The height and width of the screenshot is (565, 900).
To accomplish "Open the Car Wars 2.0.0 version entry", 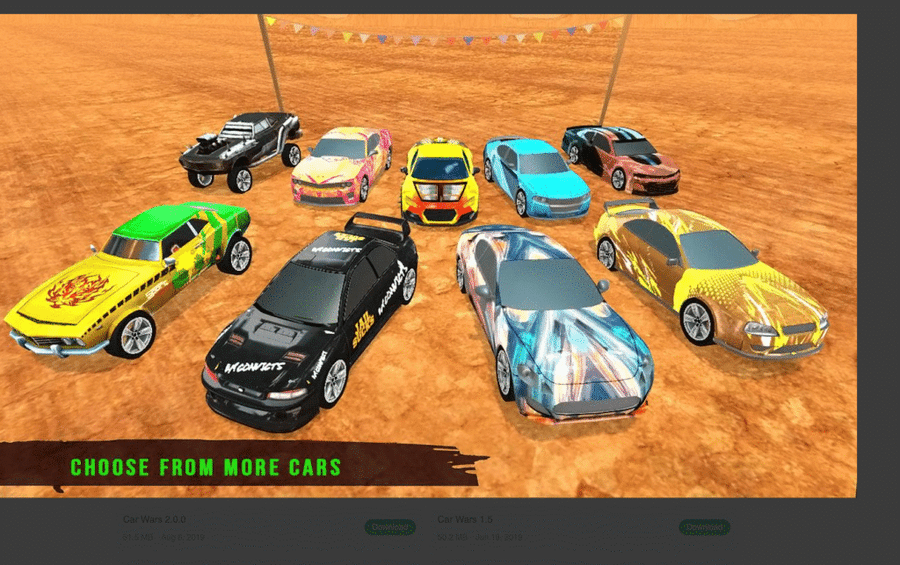I will tap(155, 520).
